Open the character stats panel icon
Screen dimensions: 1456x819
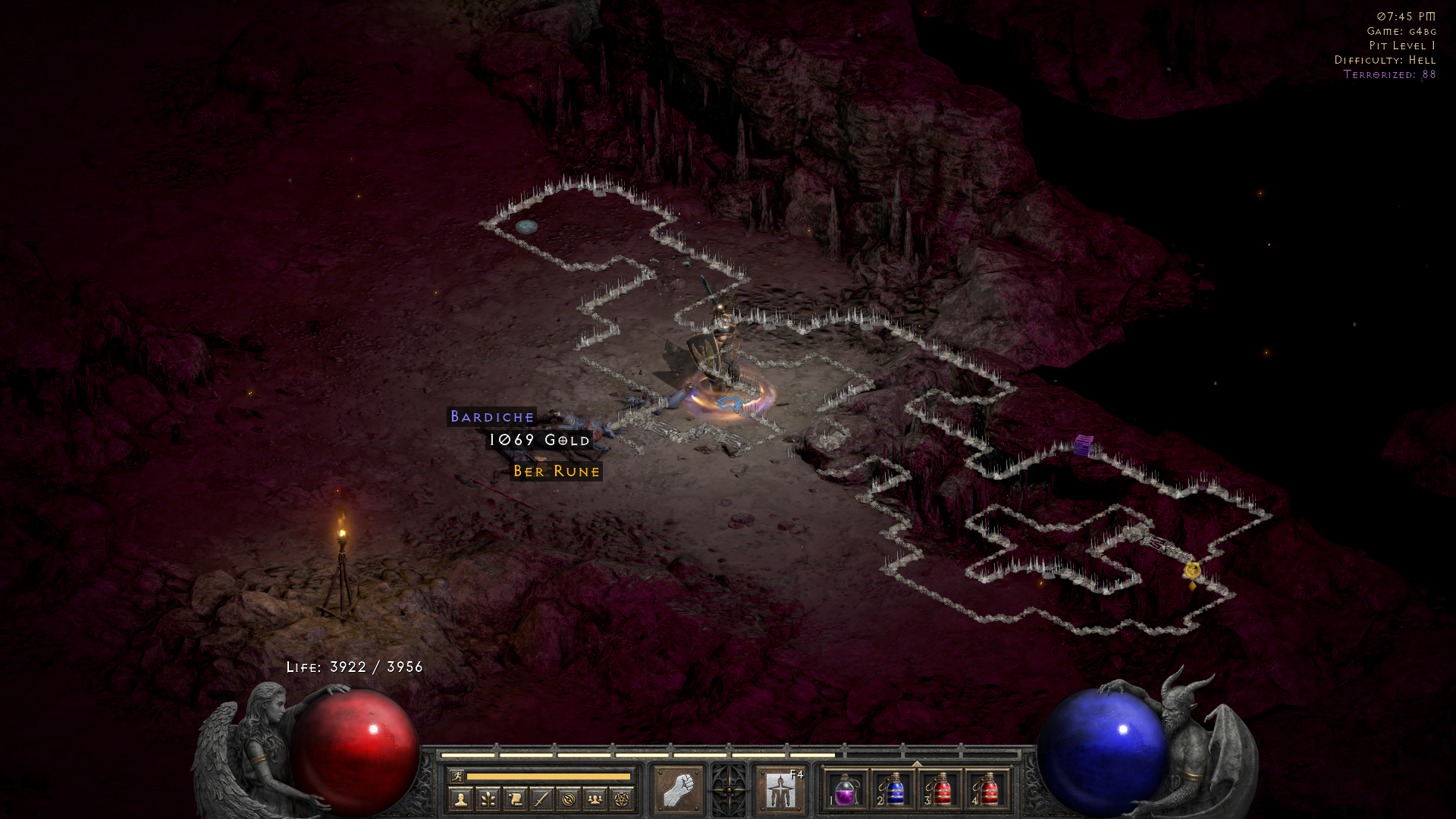461,801
